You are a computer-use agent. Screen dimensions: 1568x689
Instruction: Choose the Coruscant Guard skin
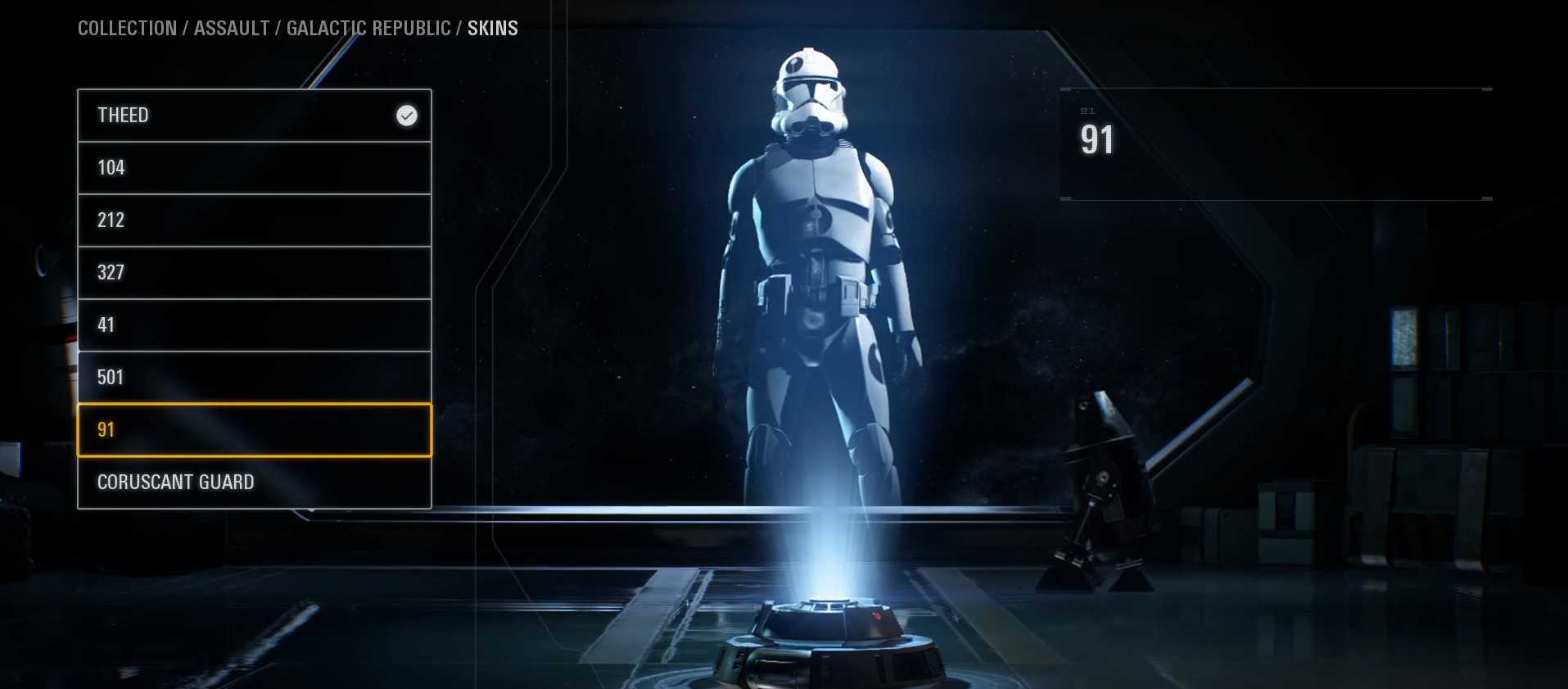[254, 483]
